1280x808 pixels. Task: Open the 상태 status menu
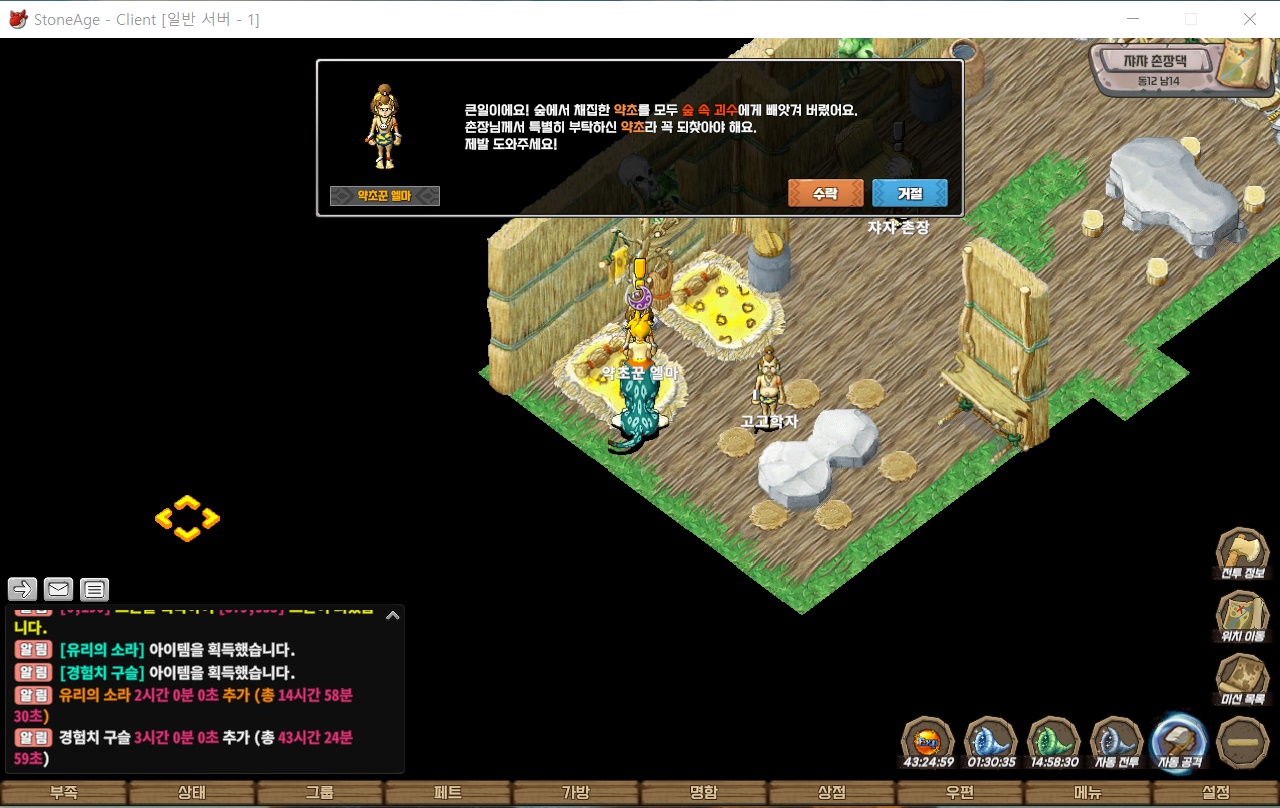[x=192, y=793]
